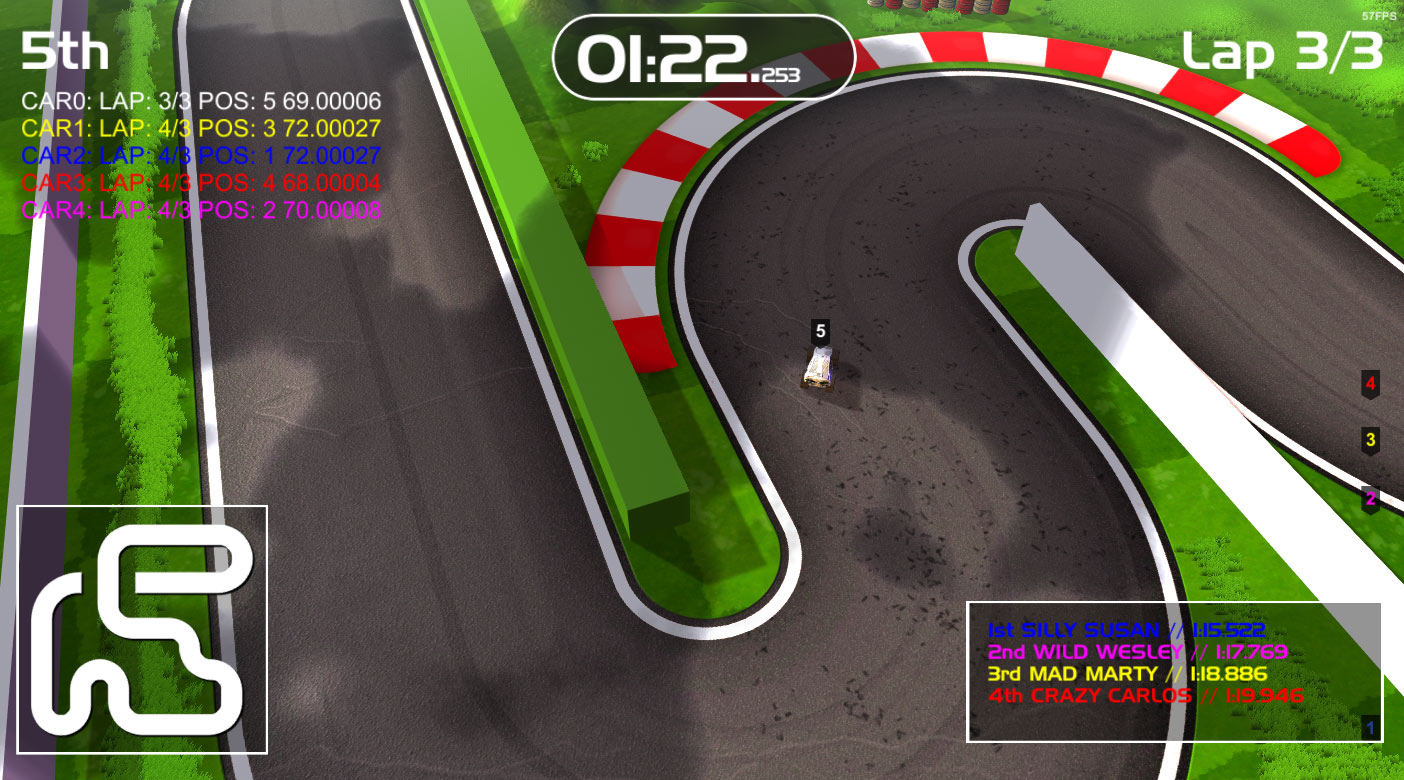This screenshot has width=1404, height=780.
Task: Choose the magenta number 2 car marker
Action: 1371,498
